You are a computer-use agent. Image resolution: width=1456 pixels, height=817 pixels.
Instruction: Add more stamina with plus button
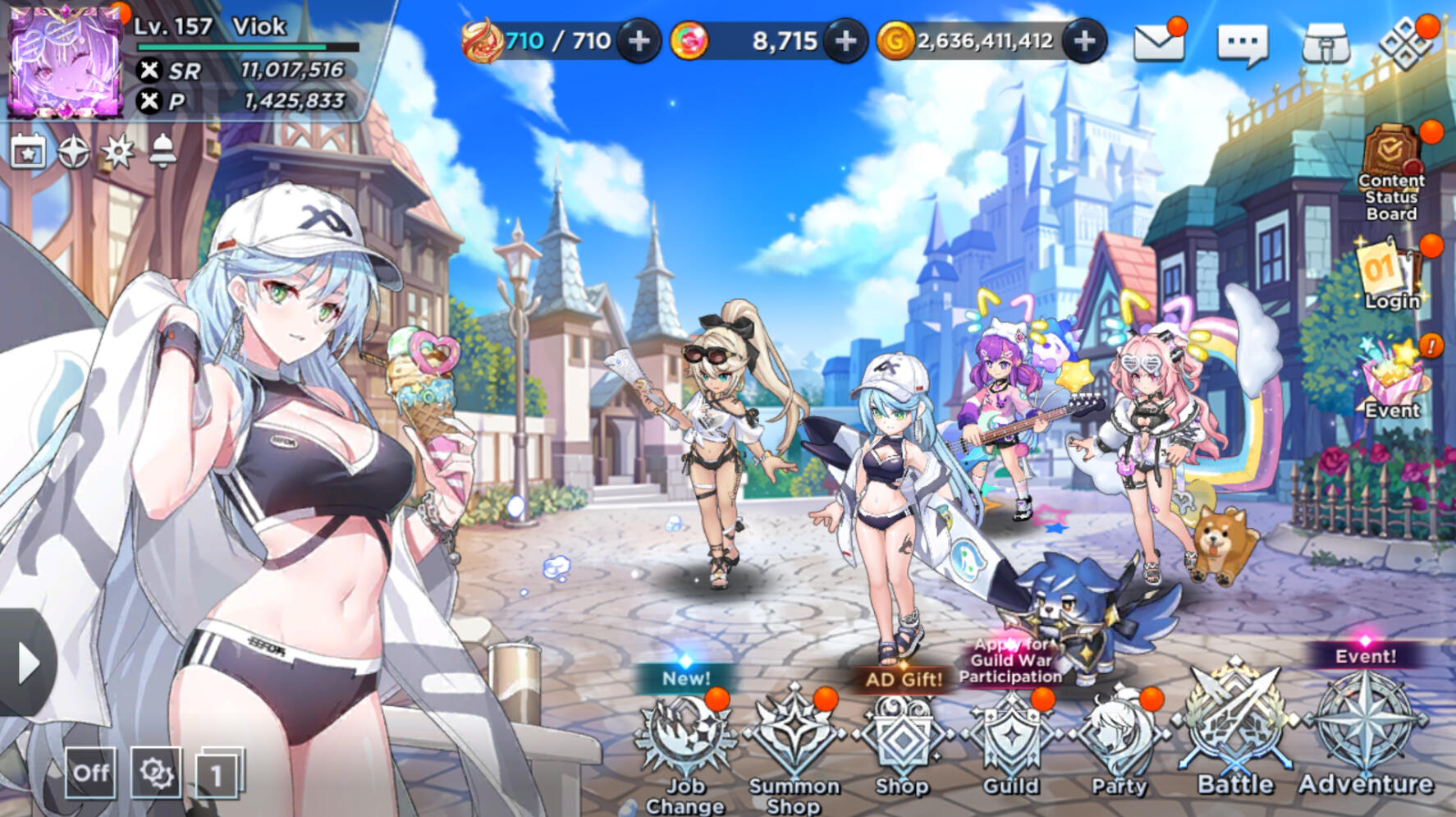[639, 40]
